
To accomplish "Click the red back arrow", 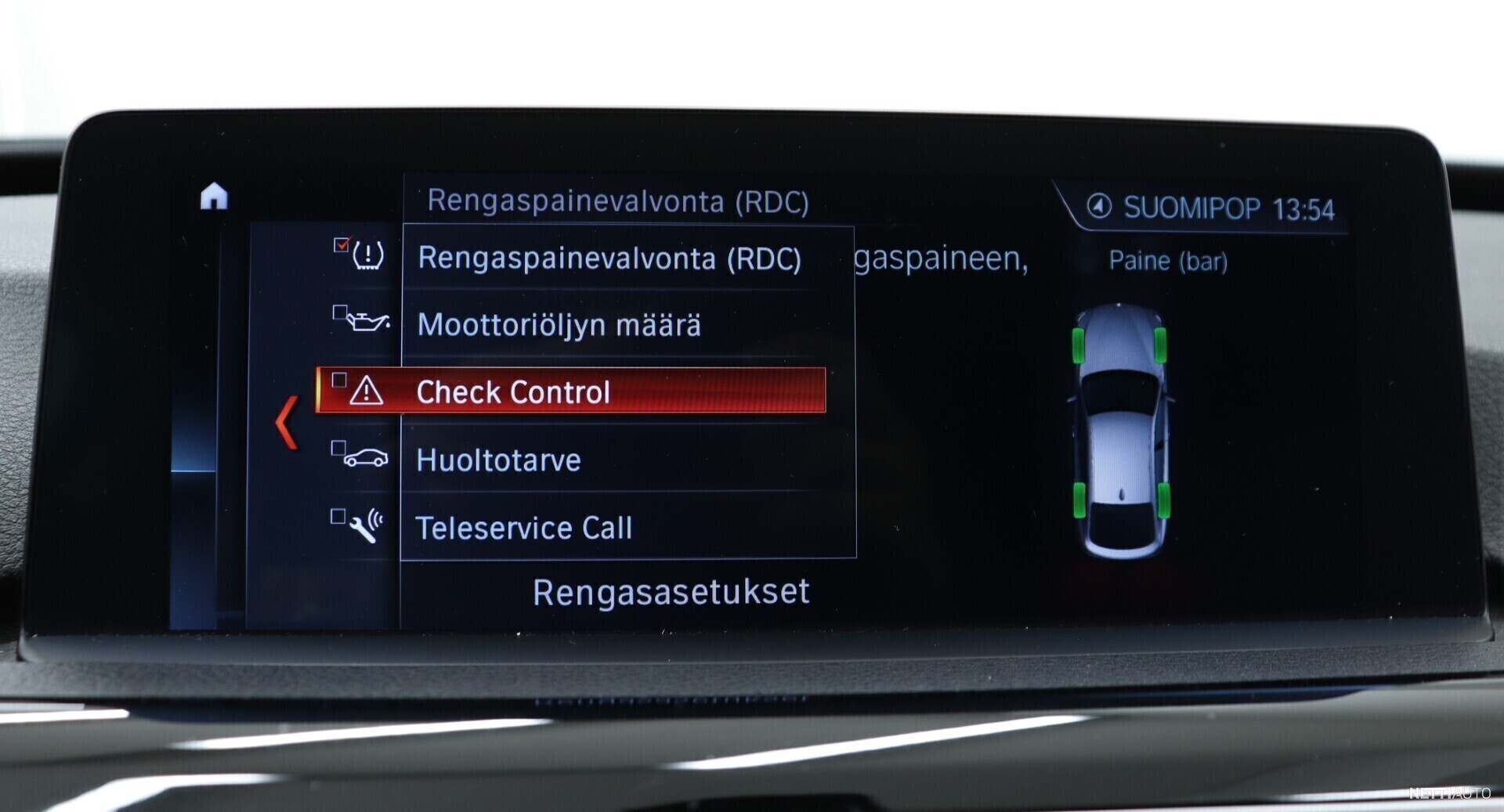I will point(287,422).
